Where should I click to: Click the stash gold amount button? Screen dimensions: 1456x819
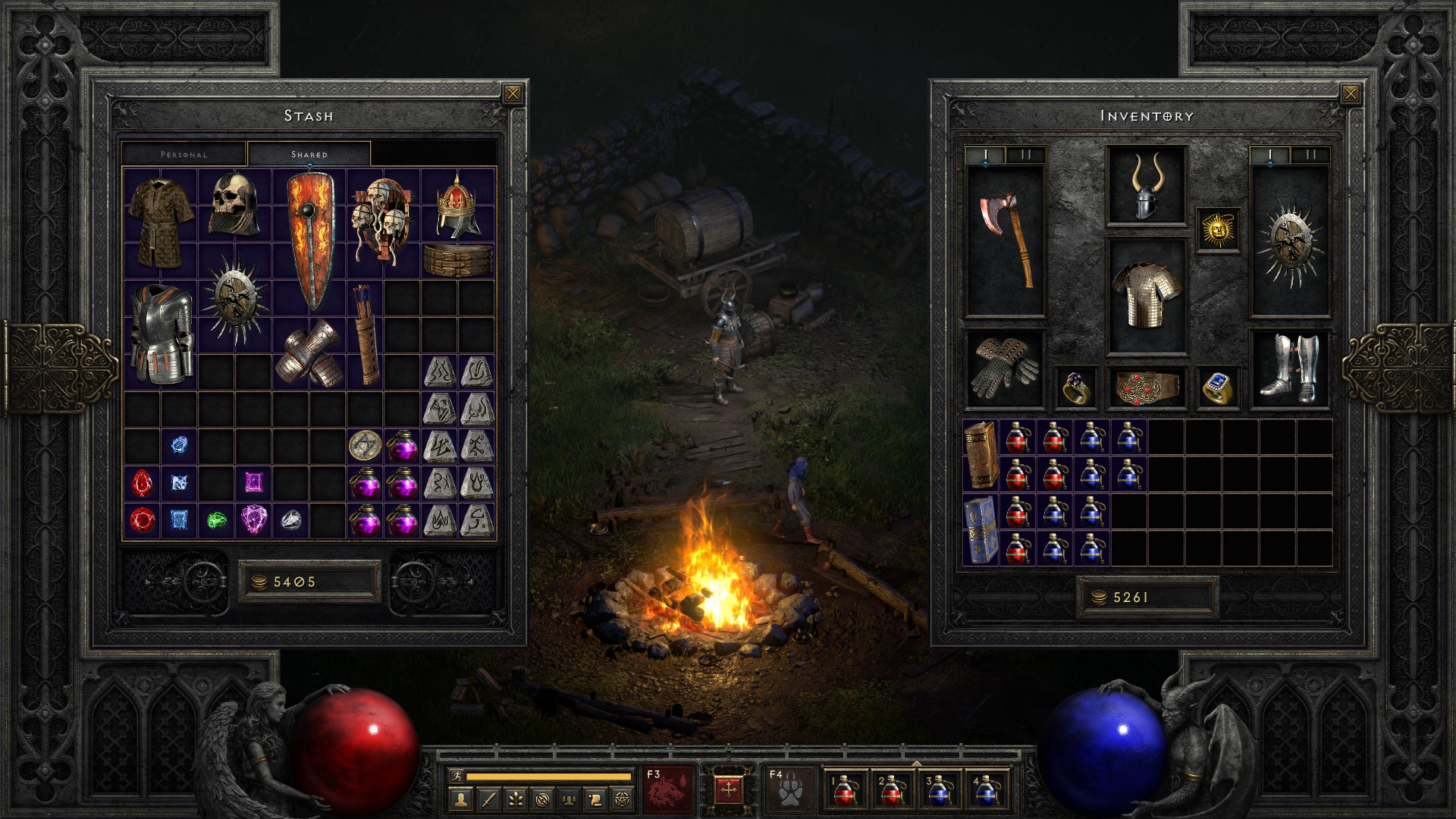click(309, 582)
